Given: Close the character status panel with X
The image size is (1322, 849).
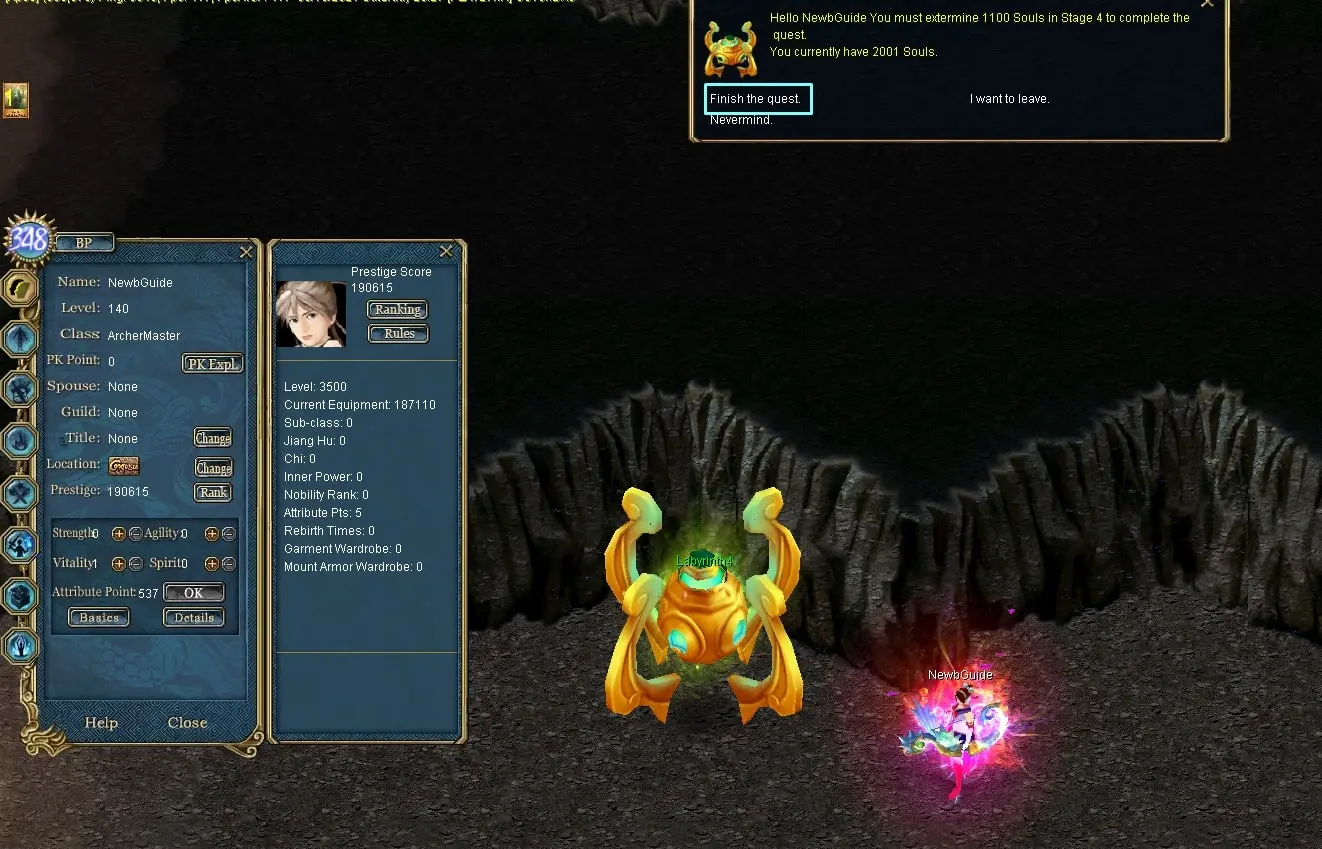Looking at the screenshot, I should click(x=246, y=252).
